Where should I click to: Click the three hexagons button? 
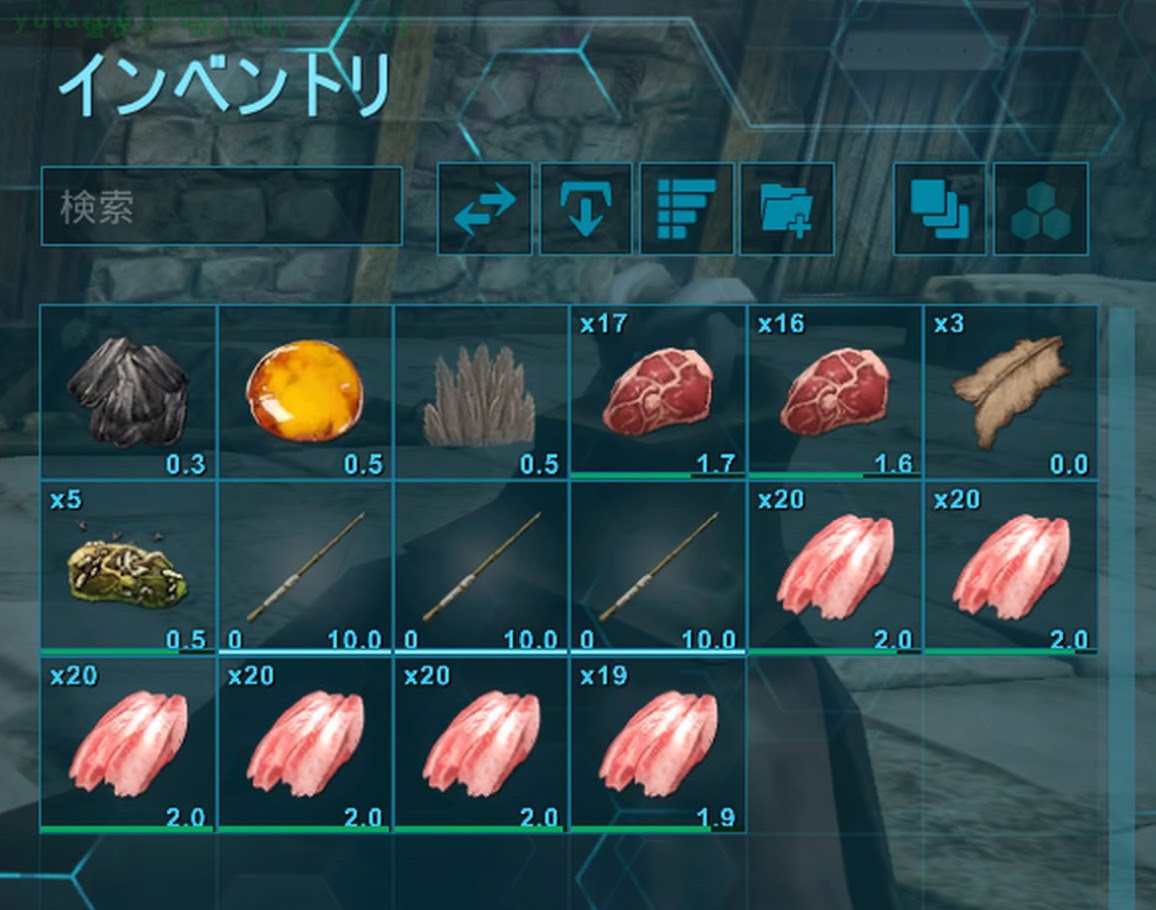click(x=1040, y=208)
